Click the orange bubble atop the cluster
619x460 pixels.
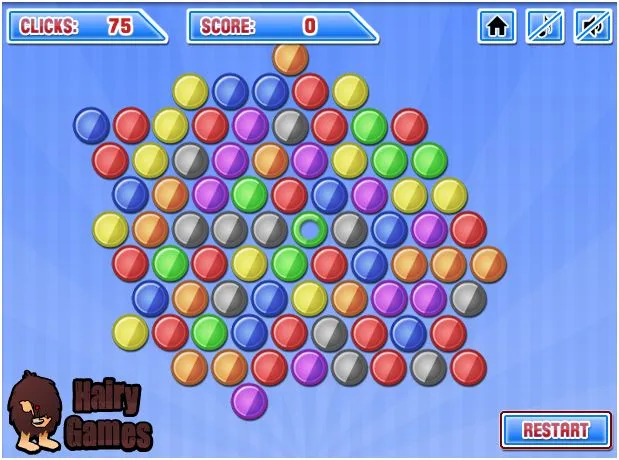coord(290,58)
